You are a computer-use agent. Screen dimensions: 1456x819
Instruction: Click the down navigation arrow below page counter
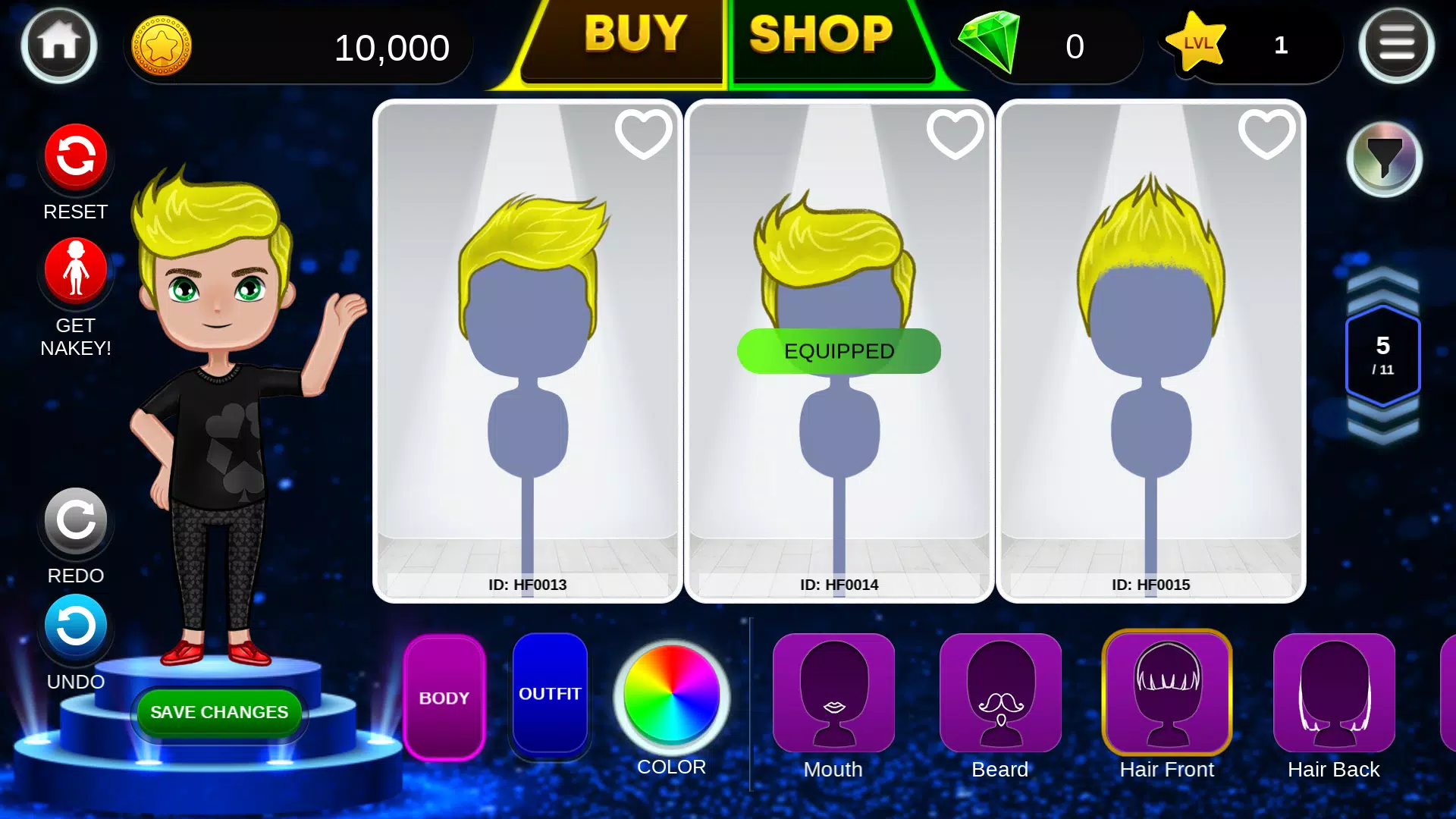coord(1382,429)
